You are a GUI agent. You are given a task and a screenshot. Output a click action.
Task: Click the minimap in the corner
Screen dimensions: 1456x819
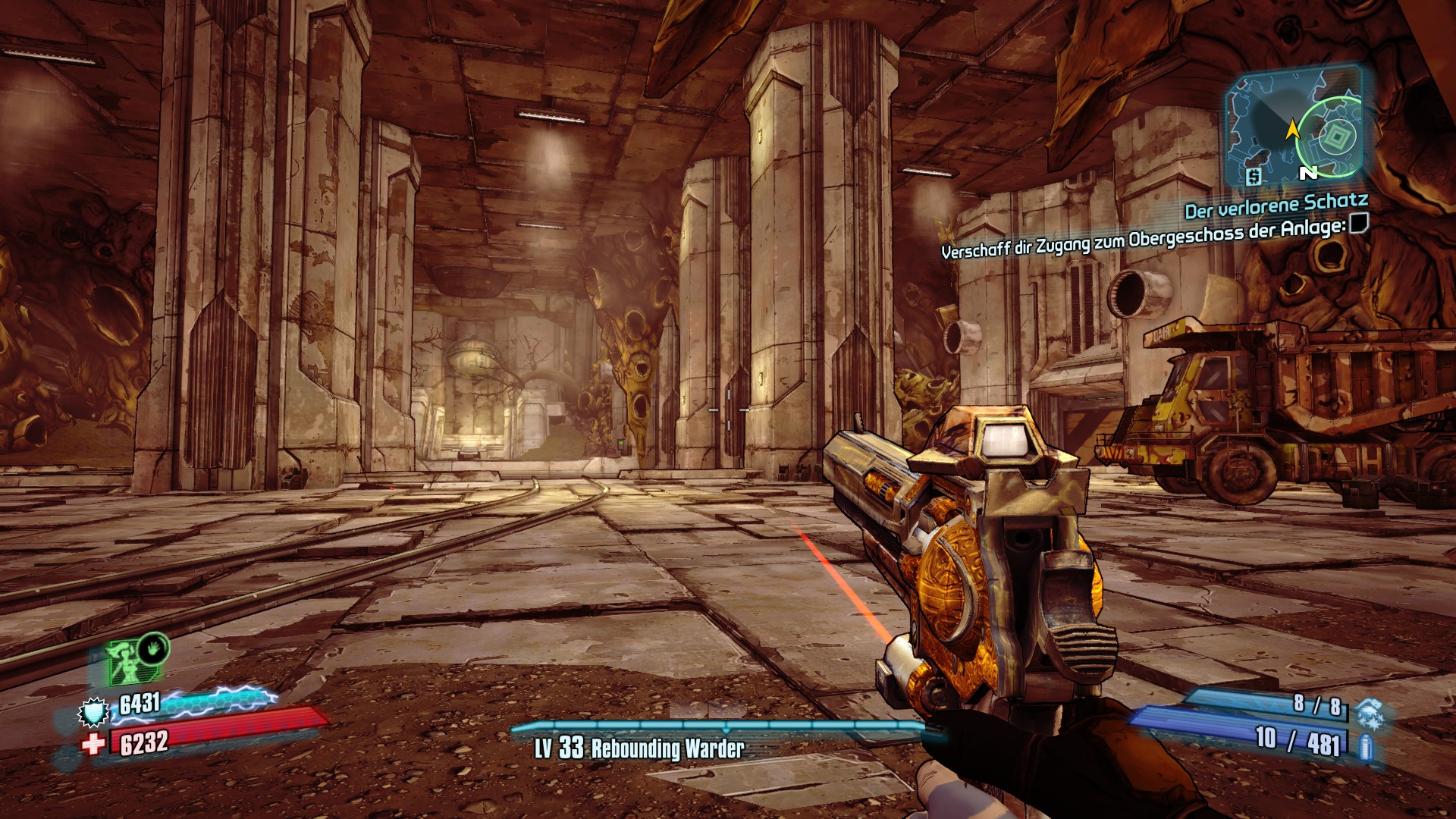click(x=1294, y=127)
